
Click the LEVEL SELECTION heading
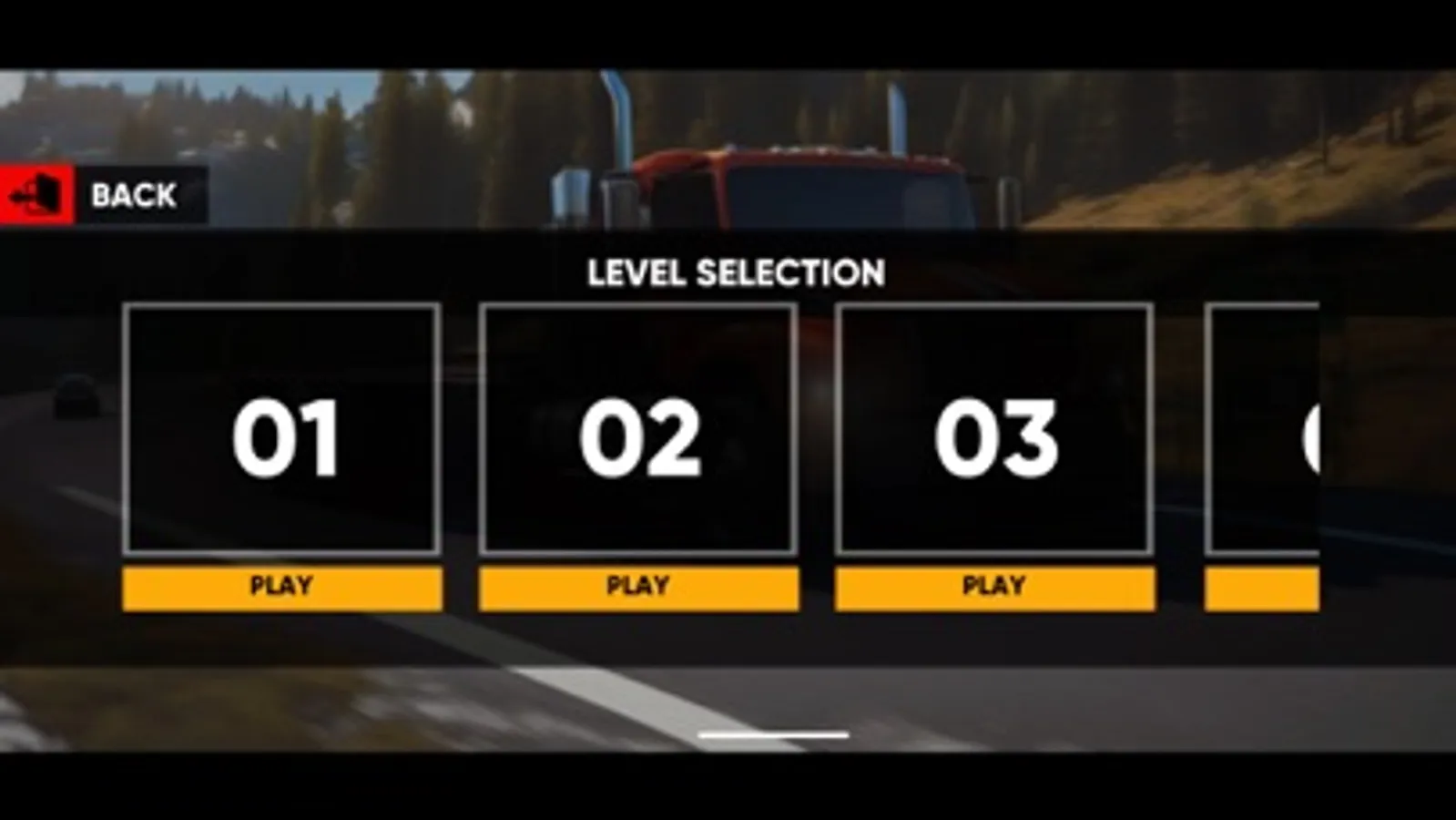737,271
